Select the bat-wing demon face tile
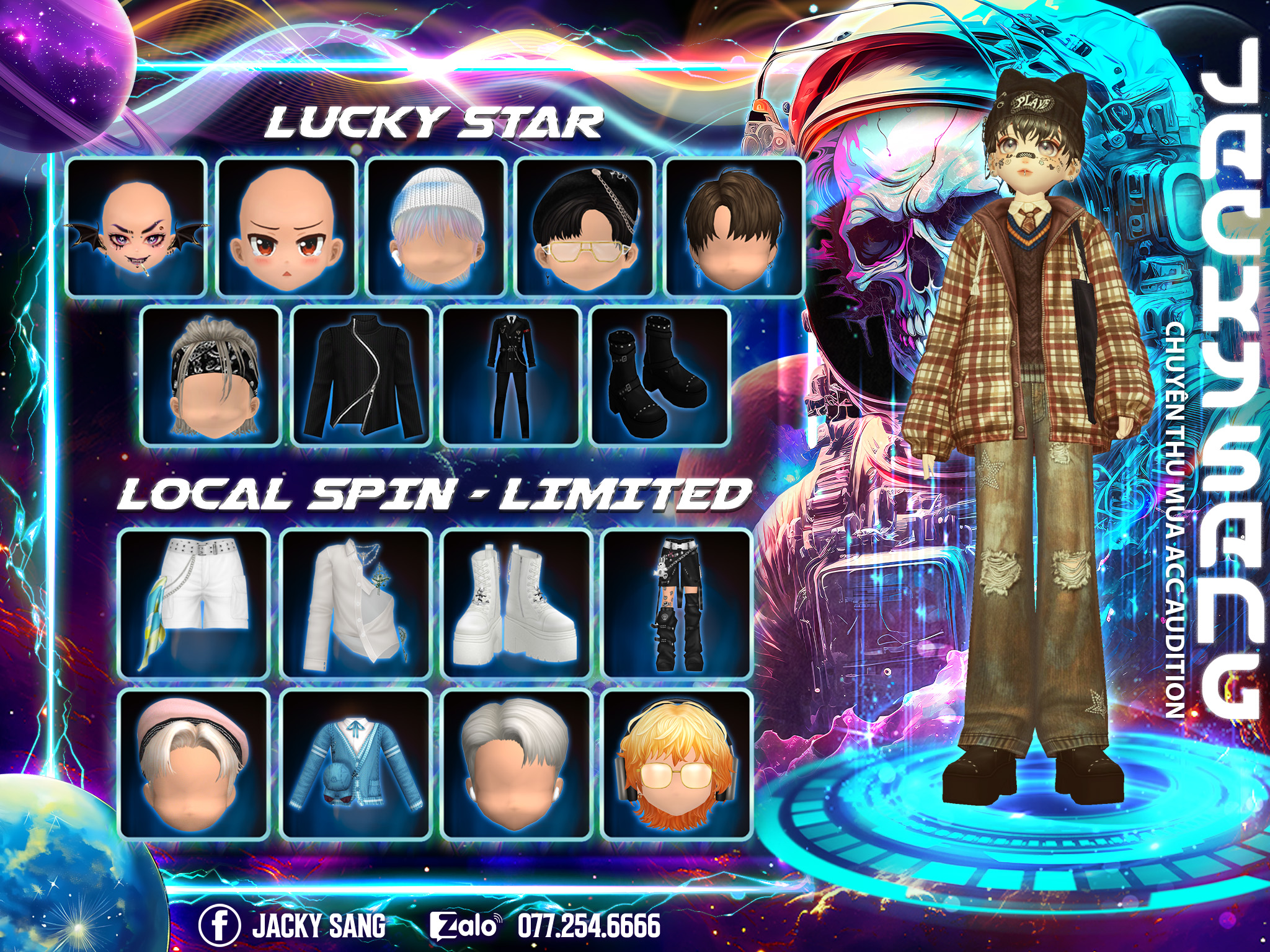 [x=136, y=228]
